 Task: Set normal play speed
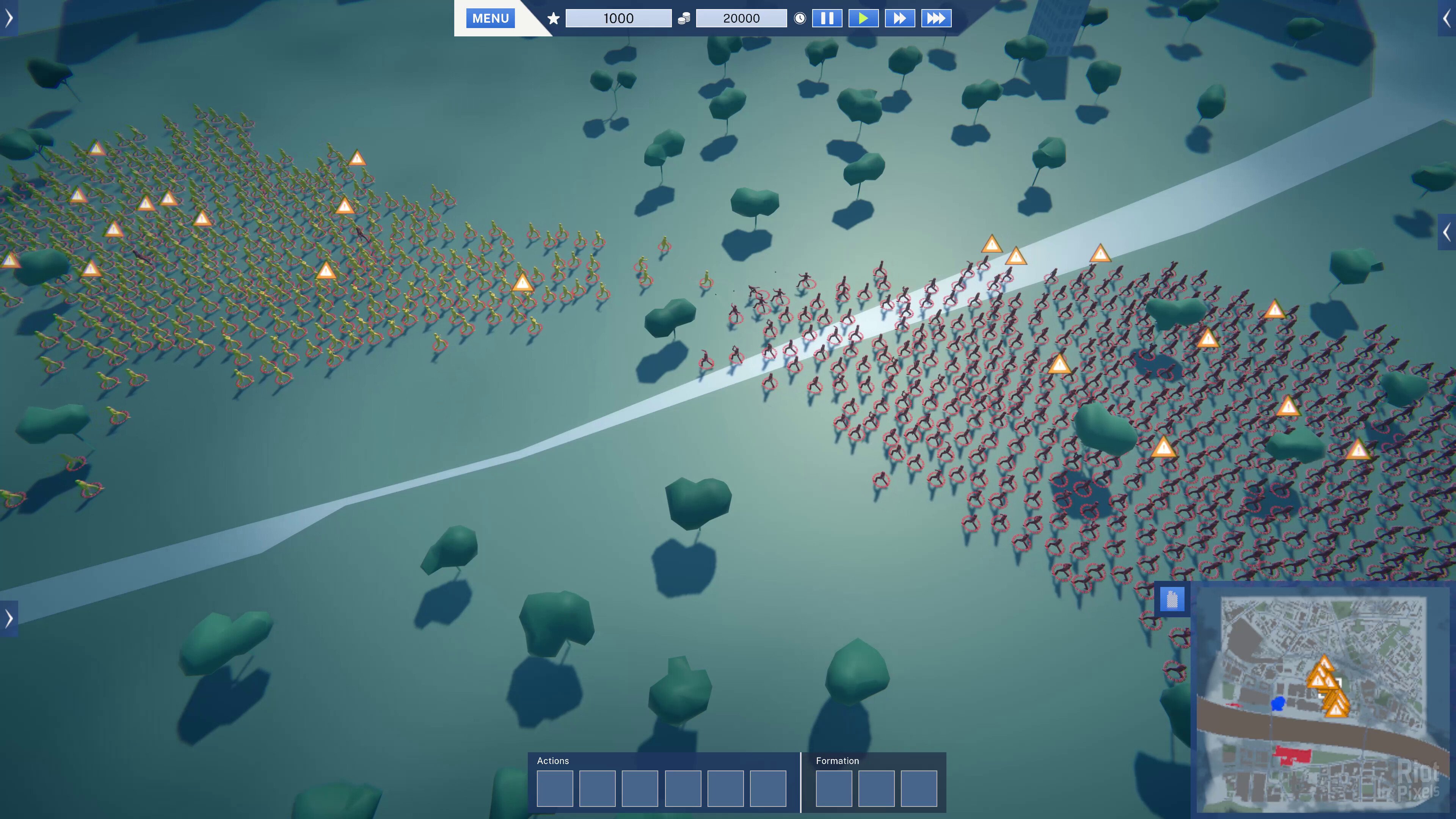point(863,18)
